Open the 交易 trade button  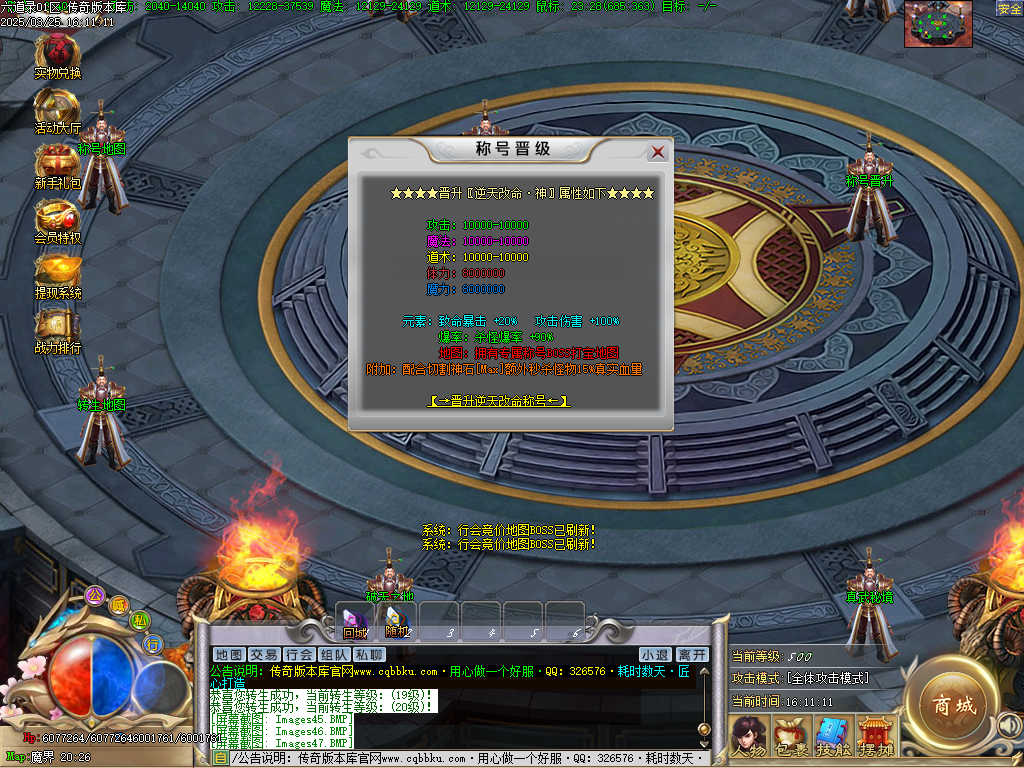pos(264,654)
